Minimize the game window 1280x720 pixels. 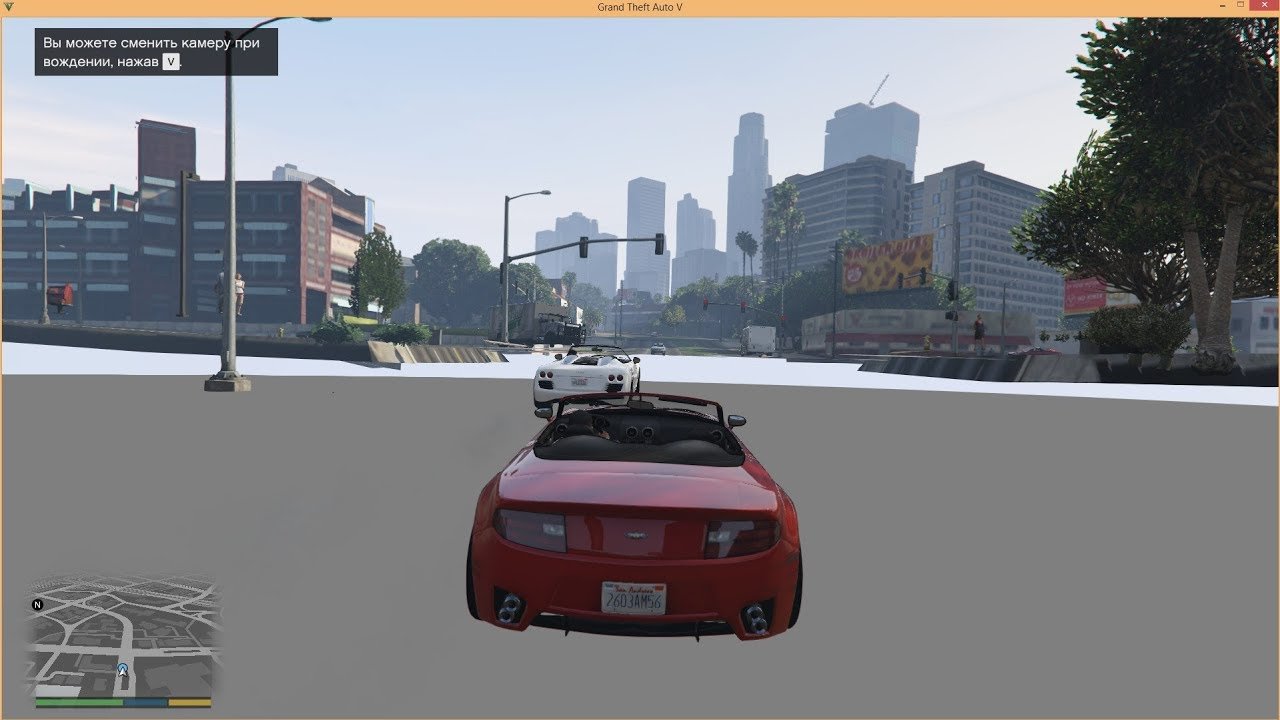click(x=1221, y=6)
